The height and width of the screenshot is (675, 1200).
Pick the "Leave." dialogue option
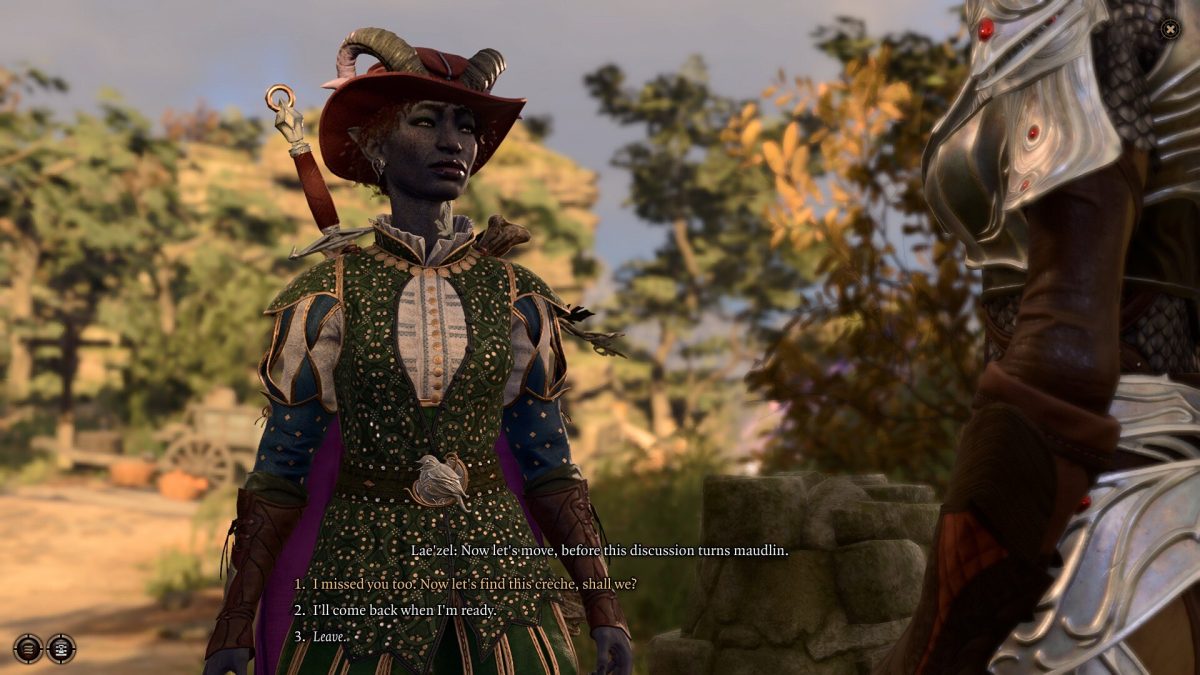coord(329,636)
